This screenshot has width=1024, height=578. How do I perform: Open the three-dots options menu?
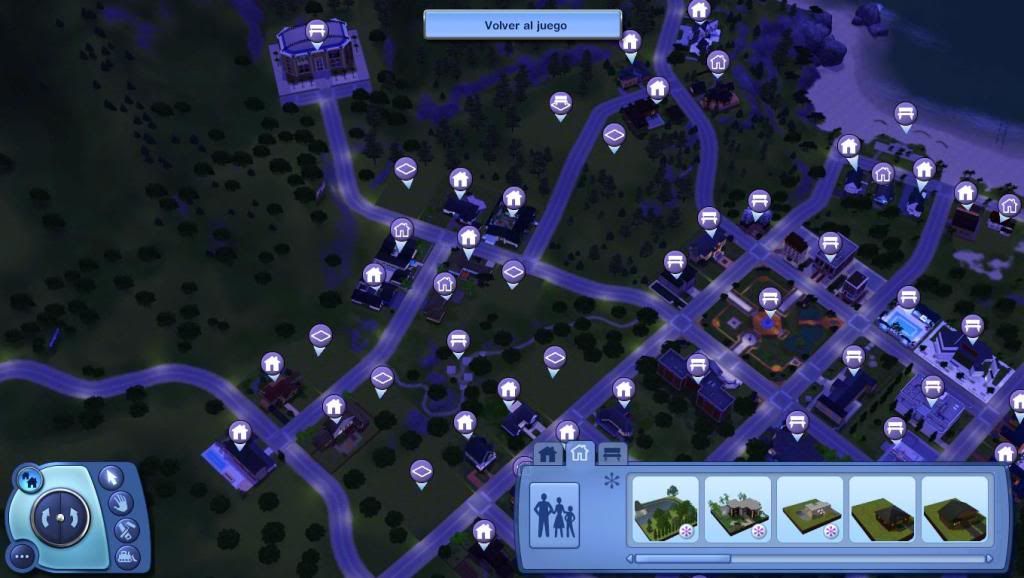(22, 555)
